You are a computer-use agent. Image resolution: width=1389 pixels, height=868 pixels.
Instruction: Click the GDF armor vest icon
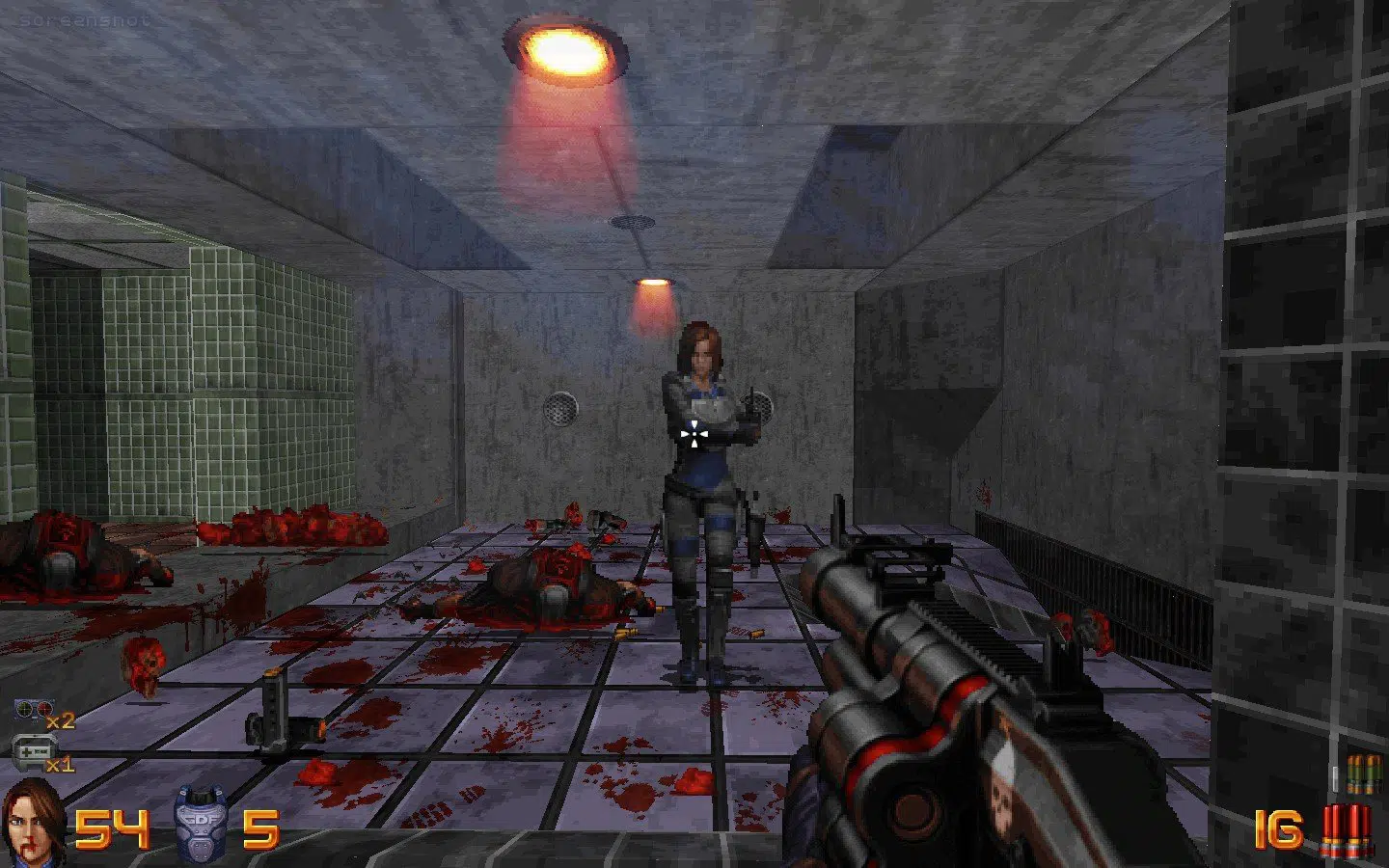200,825
